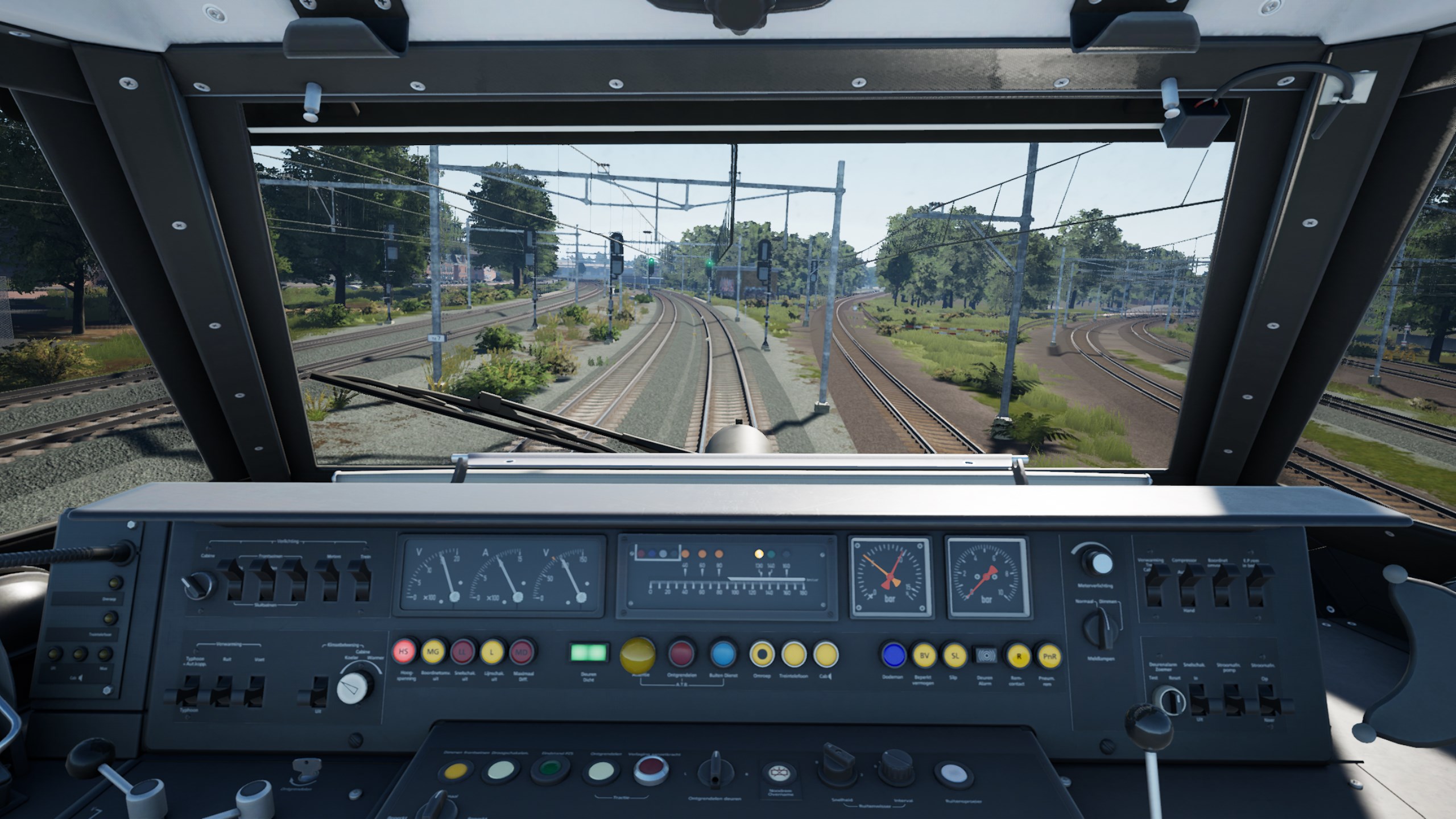Push the large yellow ATB acknowledge button
The height and width of the screenshot is (819, 1456).
click(638, 655)
